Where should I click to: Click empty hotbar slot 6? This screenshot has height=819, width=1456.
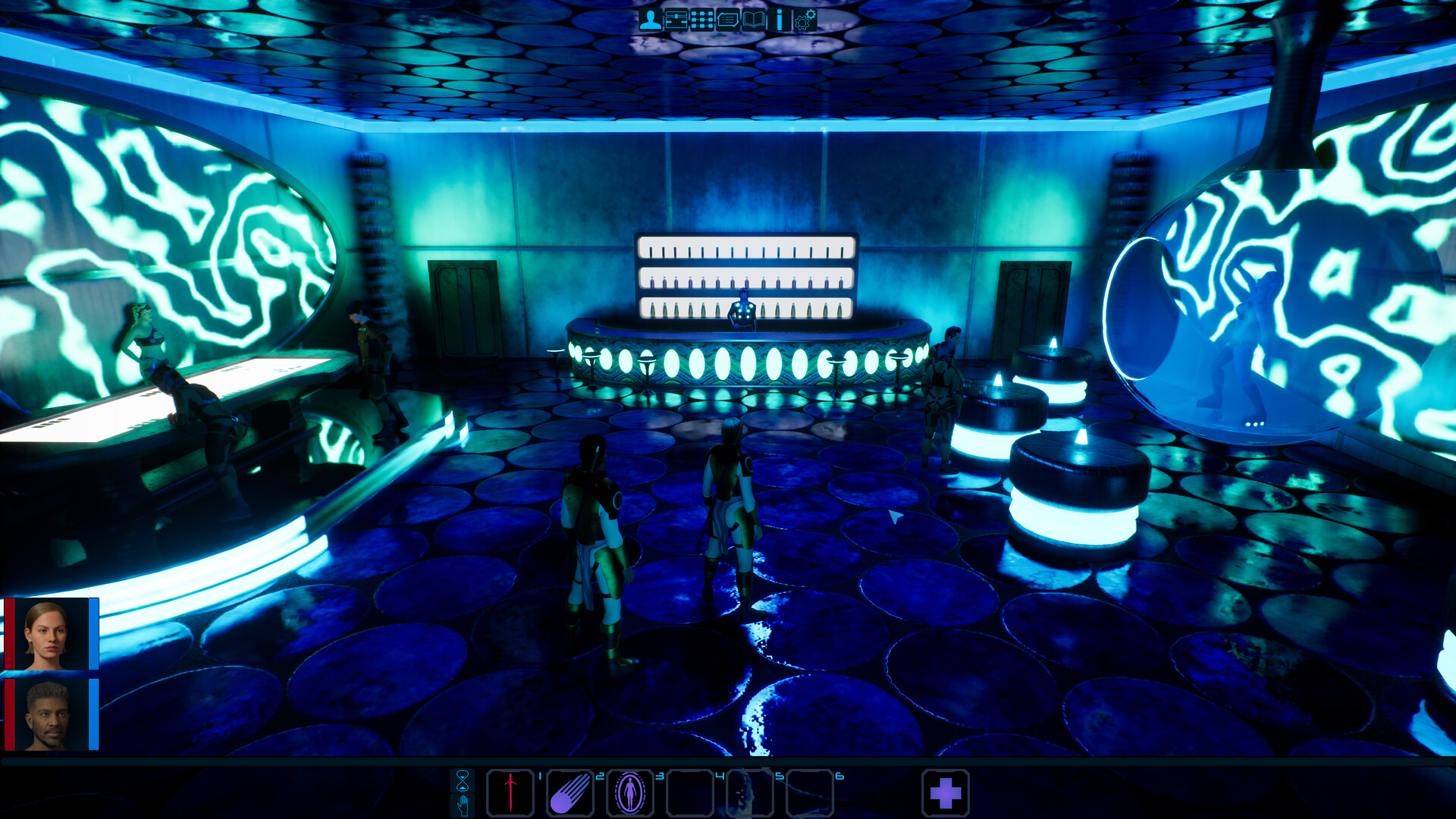click(x=808, y=791)
